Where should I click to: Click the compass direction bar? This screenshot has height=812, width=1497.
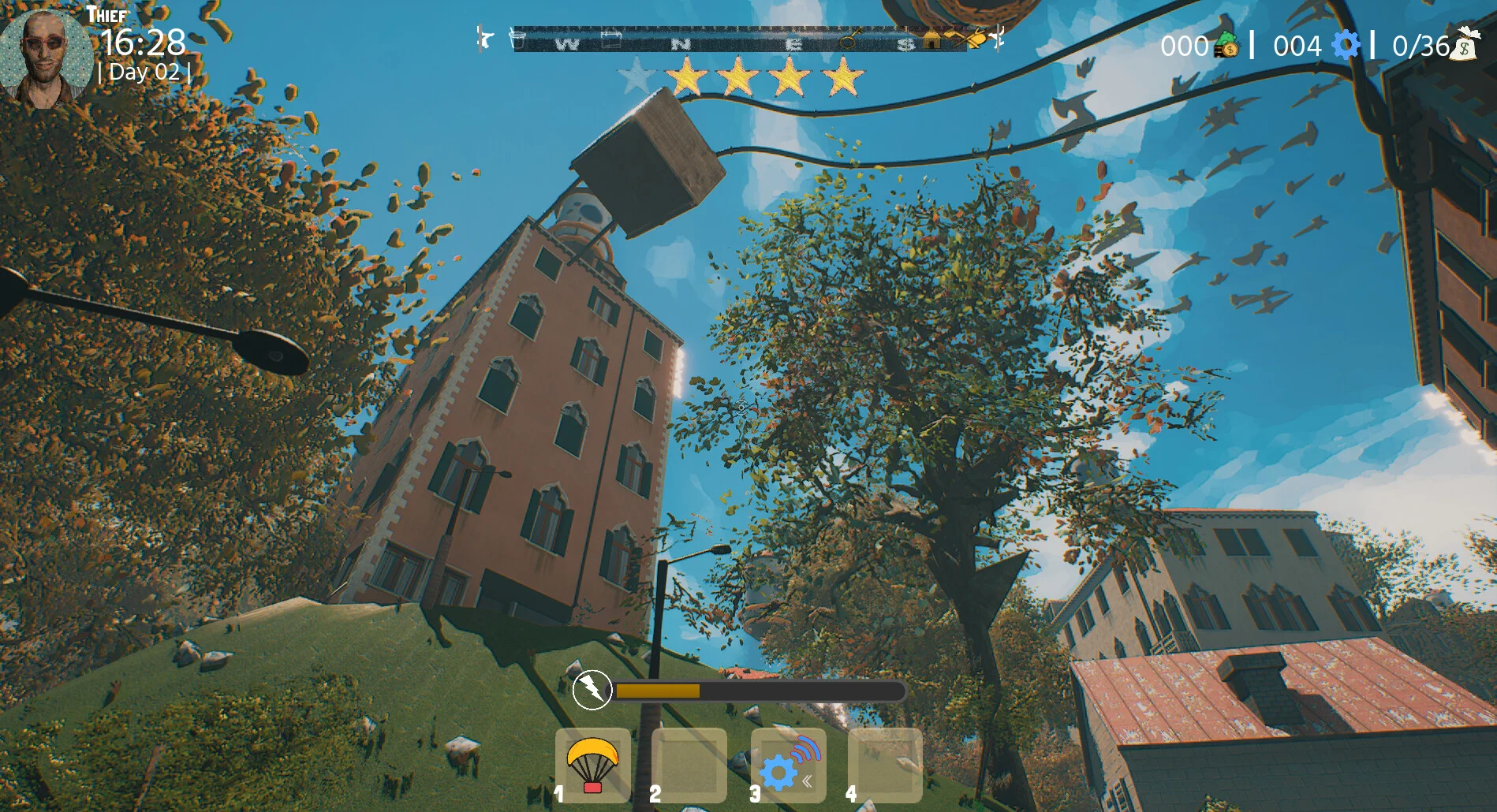click(740, 39)
